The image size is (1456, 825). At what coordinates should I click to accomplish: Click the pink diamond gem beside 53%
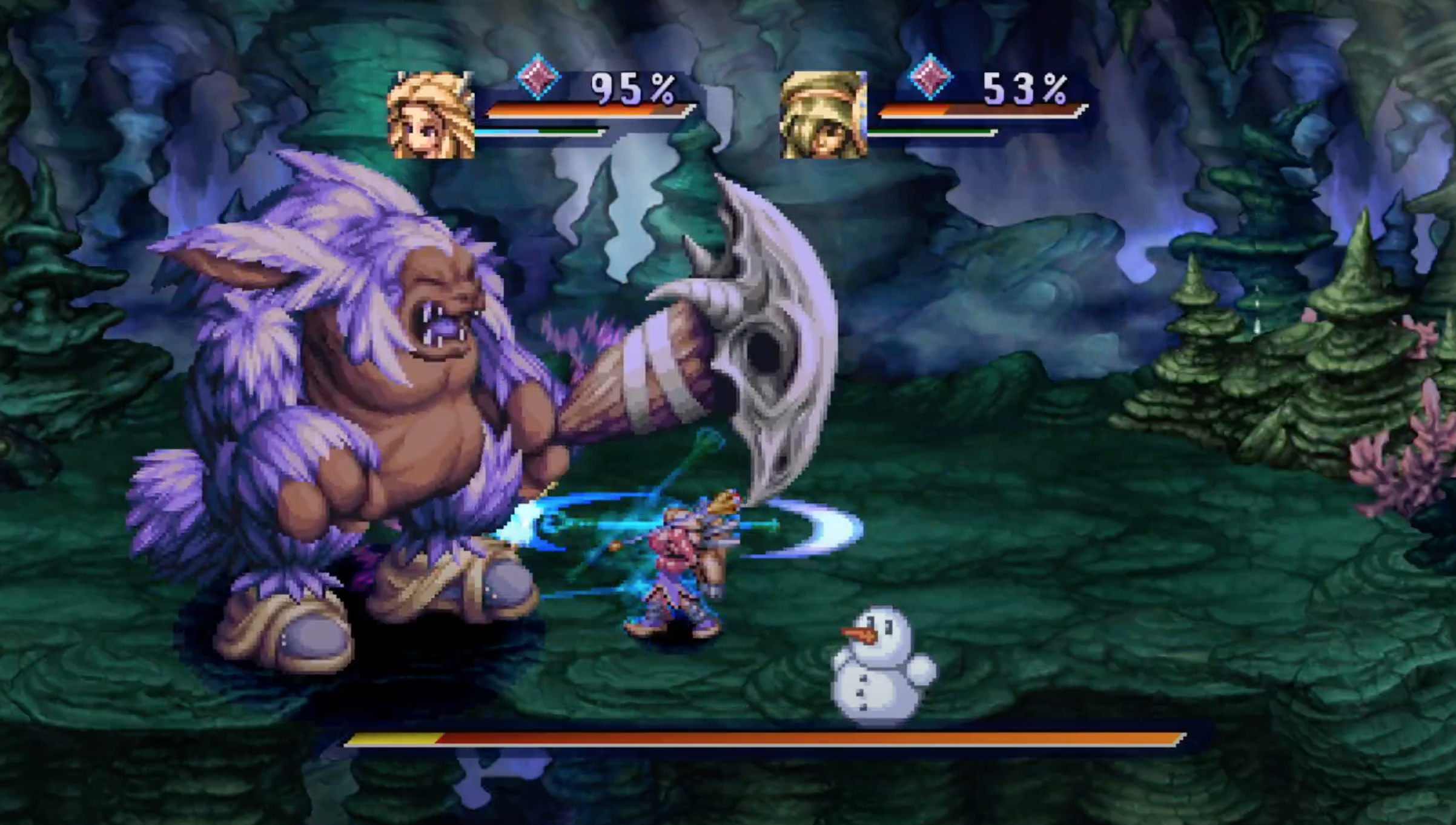click(x=931, y=78)
